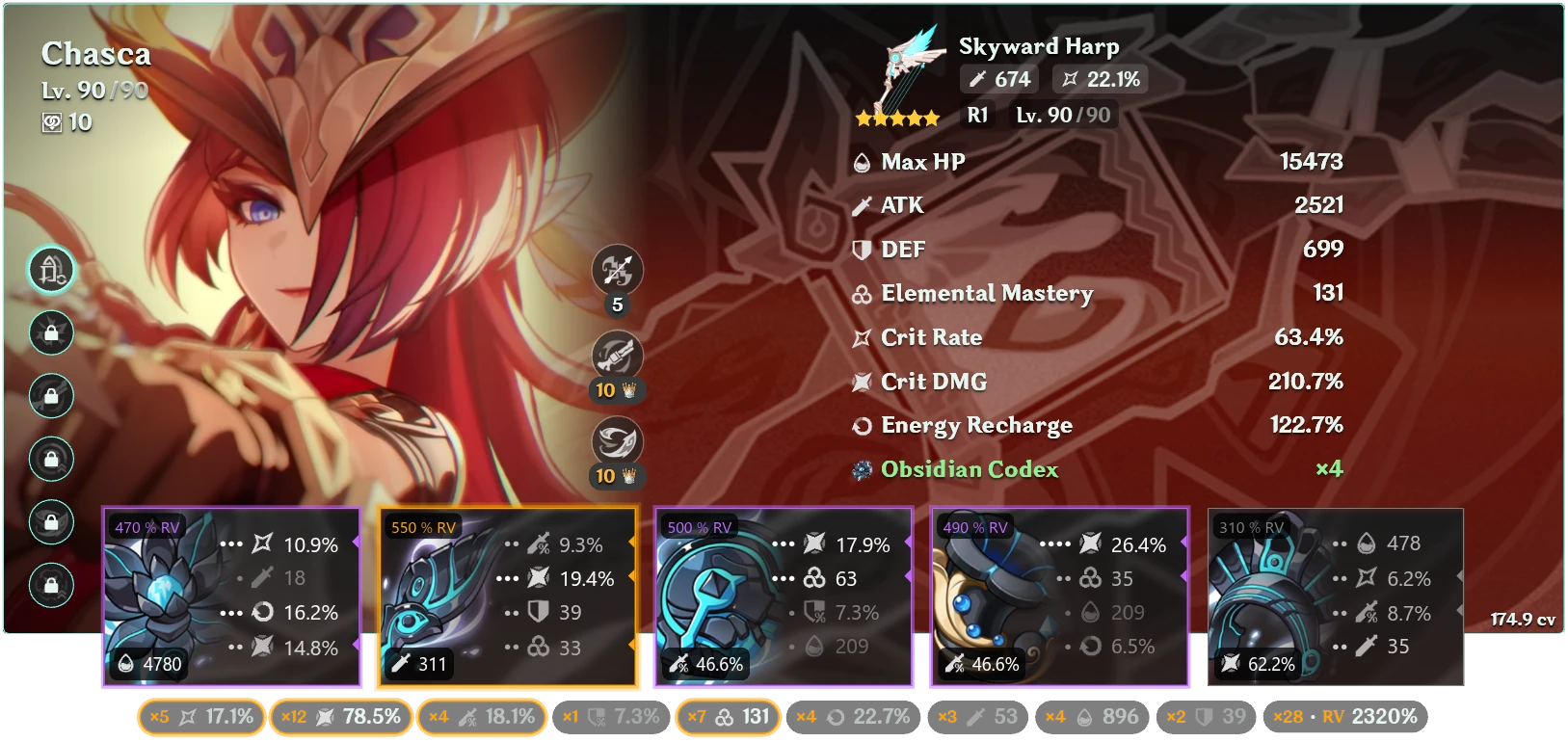Click the Elemental Mastery stat icon
Screen dimensions: 1568x742
coord(861,294)
